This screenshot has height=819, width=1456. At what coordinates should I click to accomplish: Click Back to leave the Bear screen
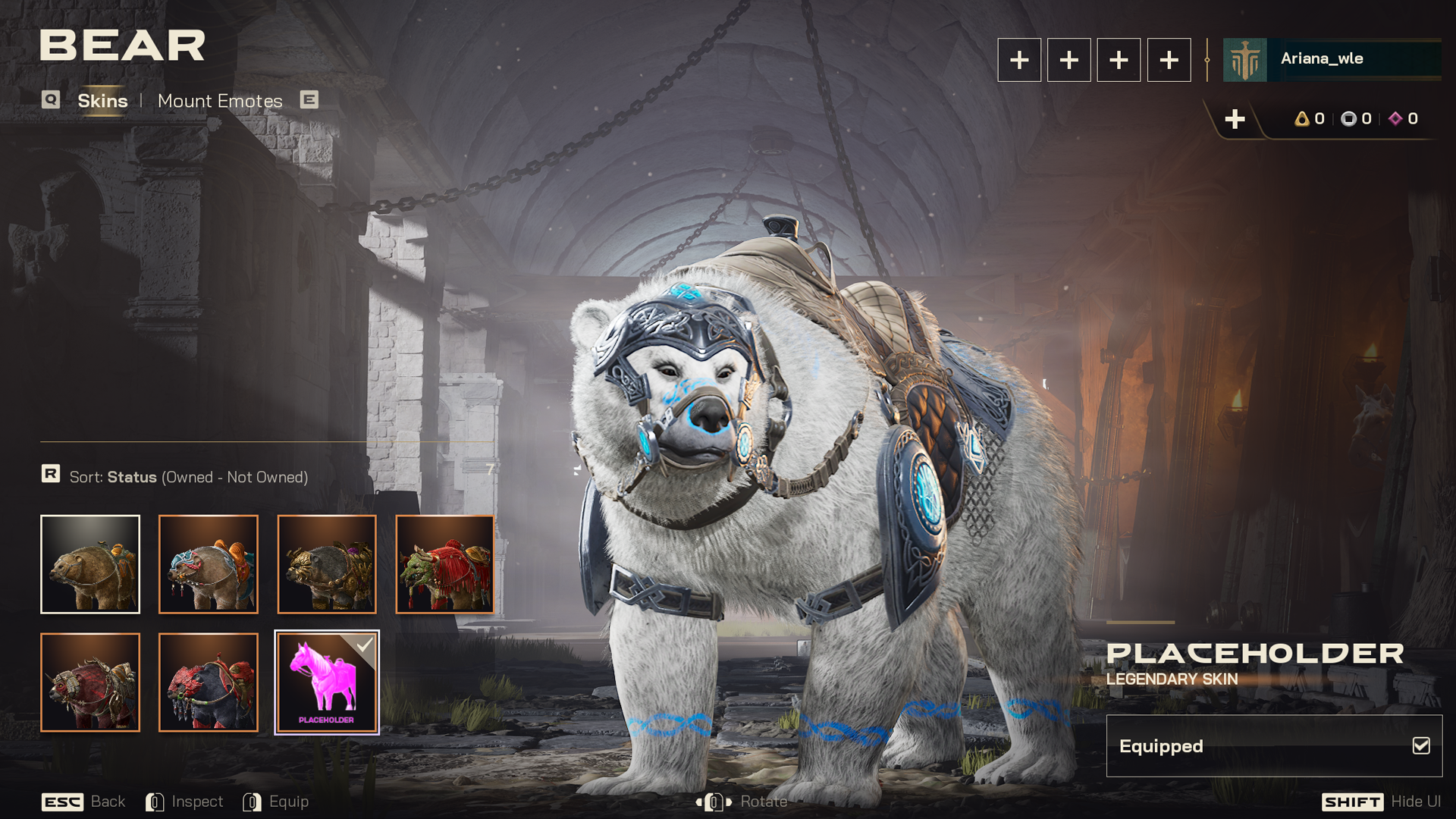pos(83,802)
